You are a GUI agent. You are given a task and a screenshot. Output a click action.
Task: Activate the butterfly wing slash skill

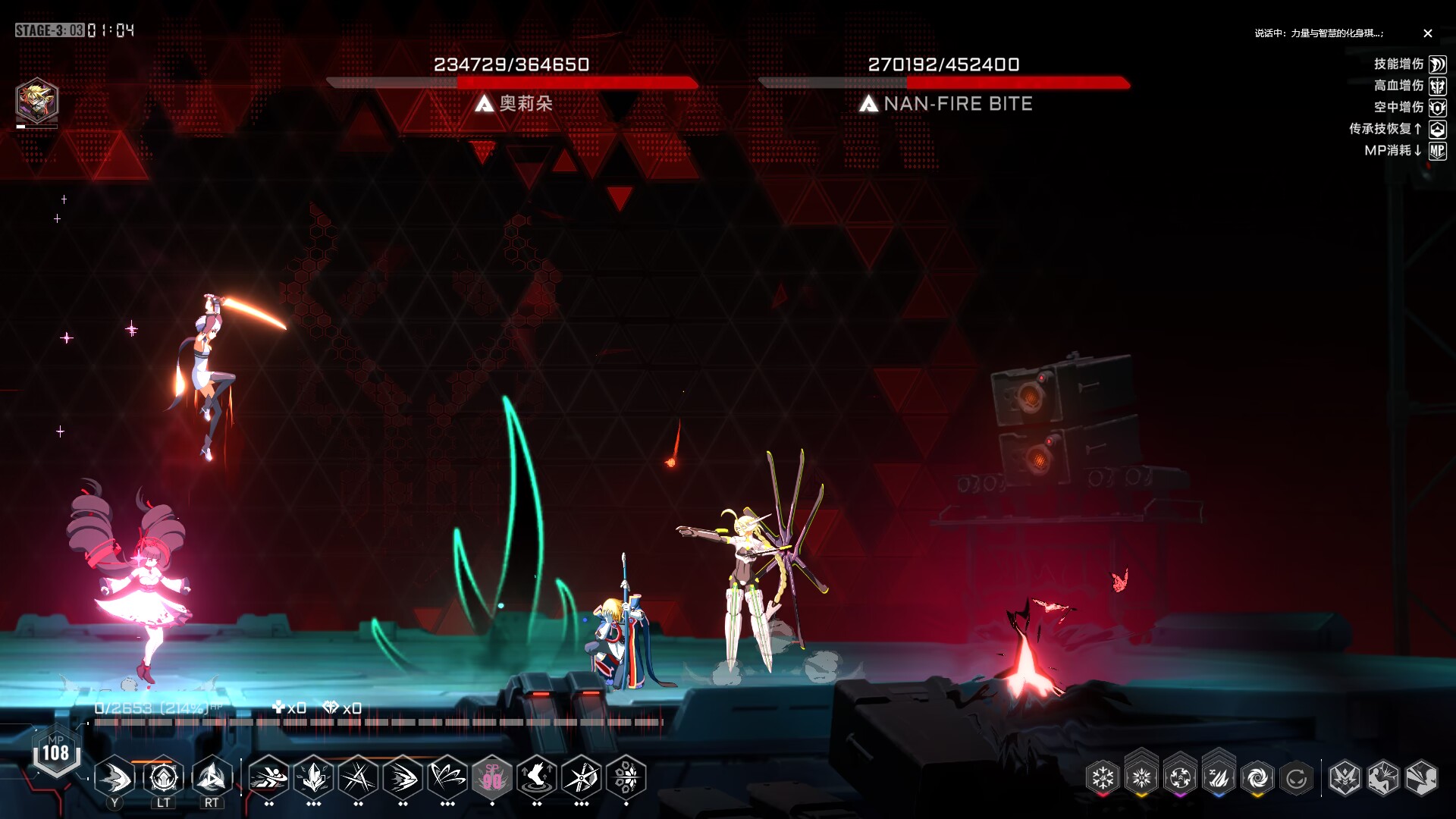point(447,777)
